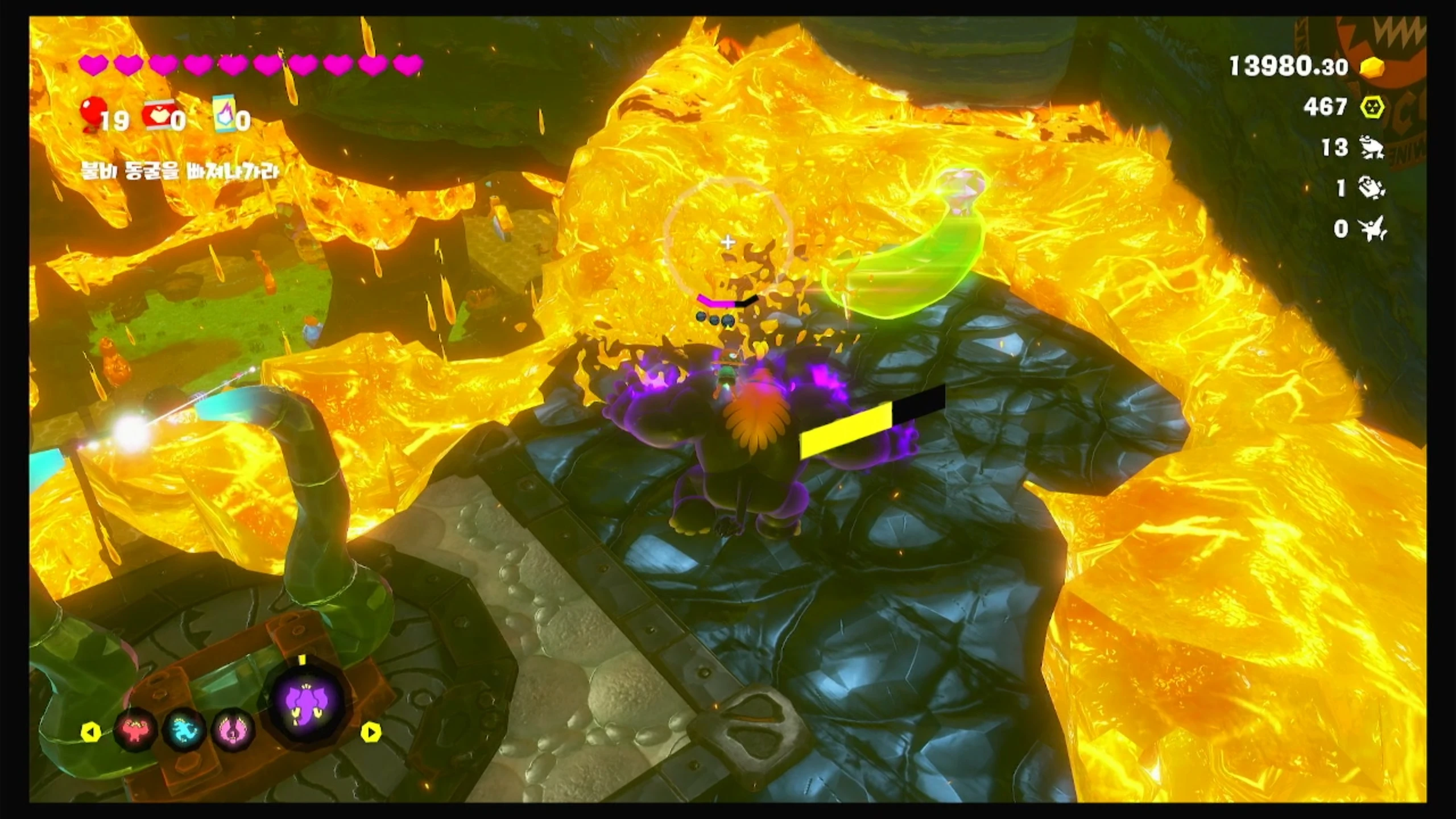Viewport: 1456px width, 819px height.
Task: Choose the blue Zebra Bananza icon
Action: (x=185, y=730)
